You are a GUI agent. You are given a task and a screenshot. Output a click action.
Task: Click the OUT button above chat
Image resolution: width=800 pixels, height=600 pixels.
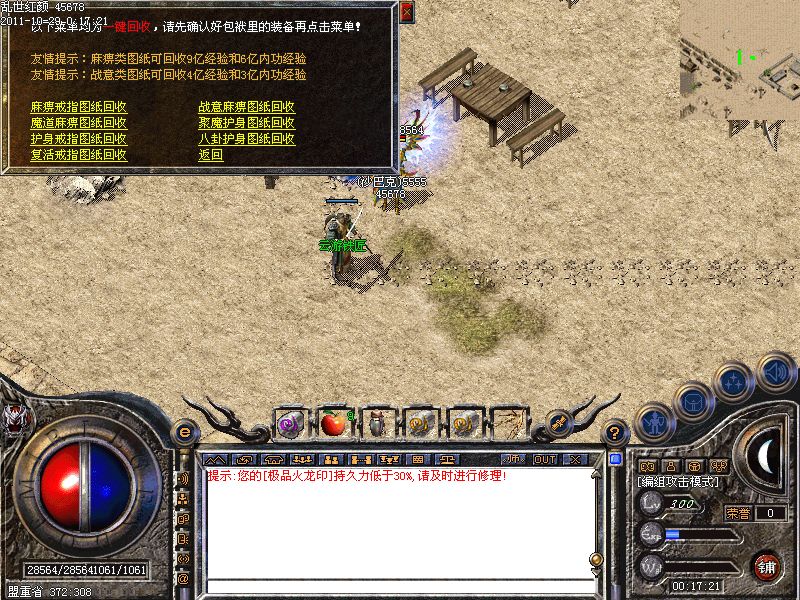(544, 459)
